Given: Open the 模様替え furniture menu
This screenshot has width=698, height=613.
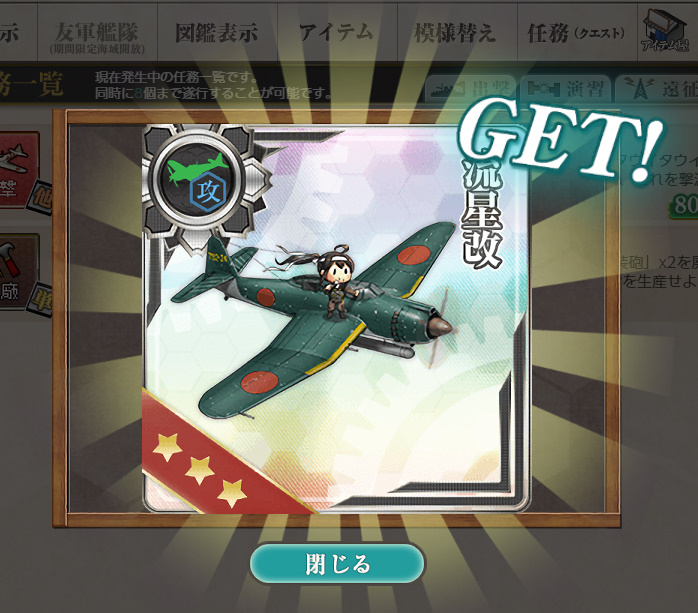Looking at the screenshot, I should click(x=455, y=33).
